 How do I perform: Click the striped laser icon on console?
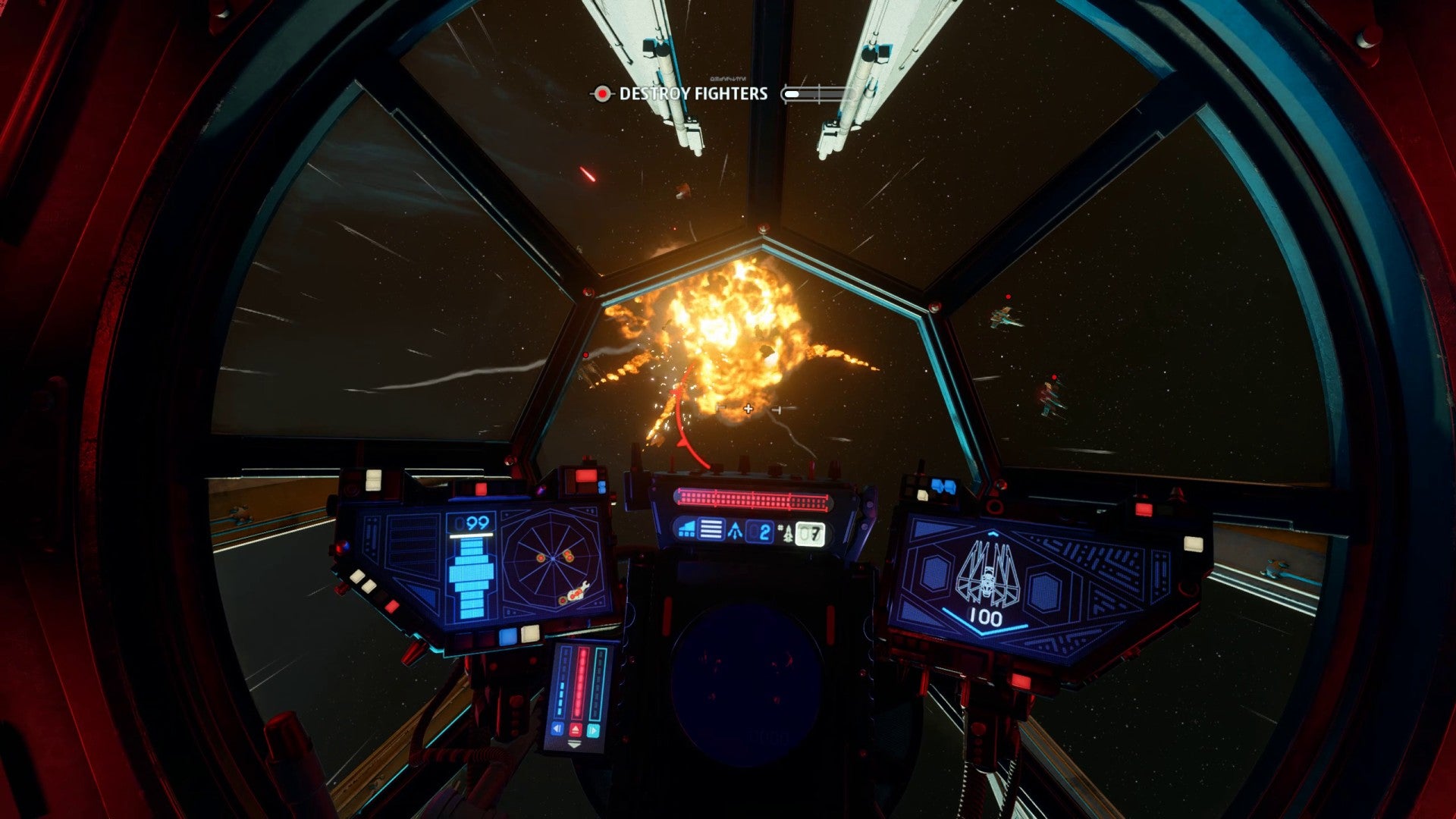pos(711,529)
